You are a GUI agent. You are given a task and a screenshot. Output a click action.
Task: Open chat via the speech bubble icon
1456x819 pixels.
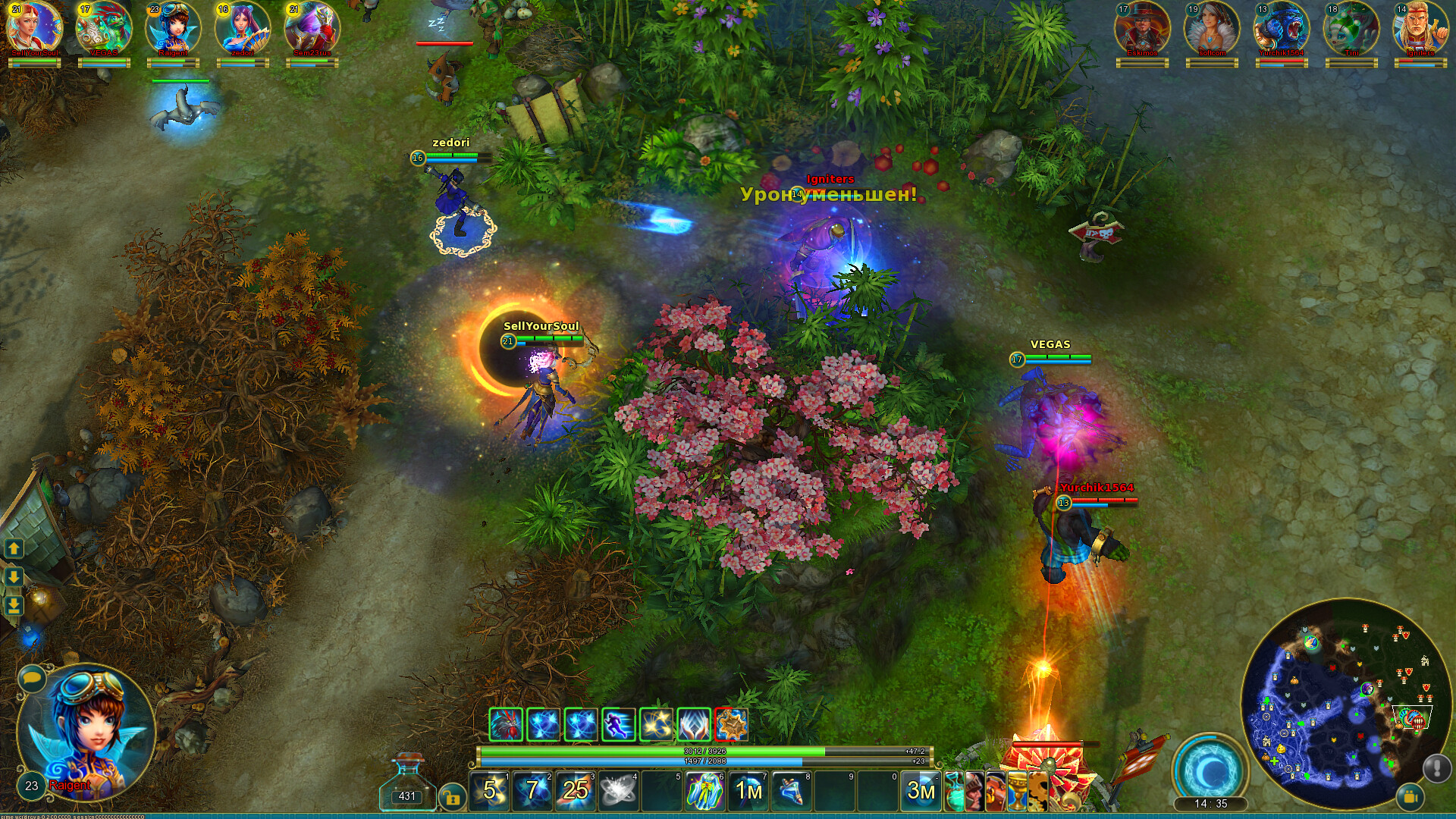pyautogui.click(x=30, y=679)
